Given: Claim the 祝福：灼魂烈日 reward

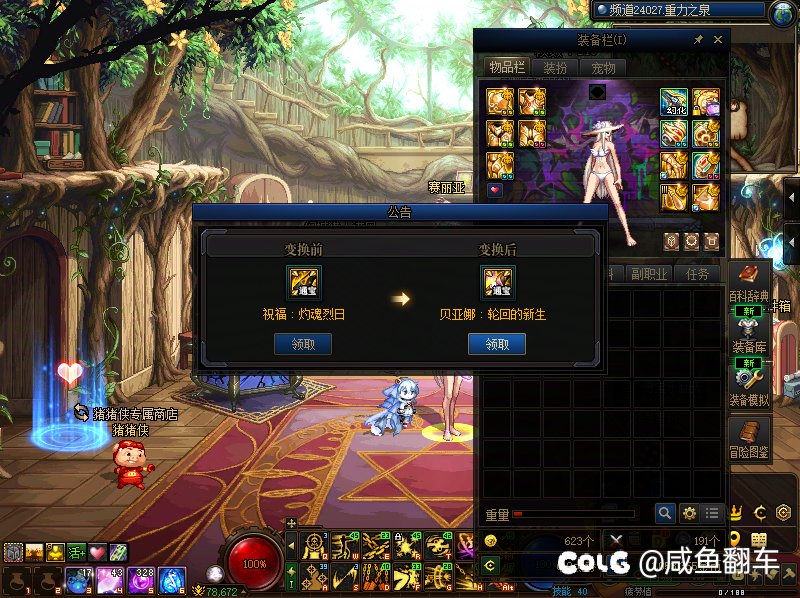Looking at the screenshot, I should [x=302, y=344].
